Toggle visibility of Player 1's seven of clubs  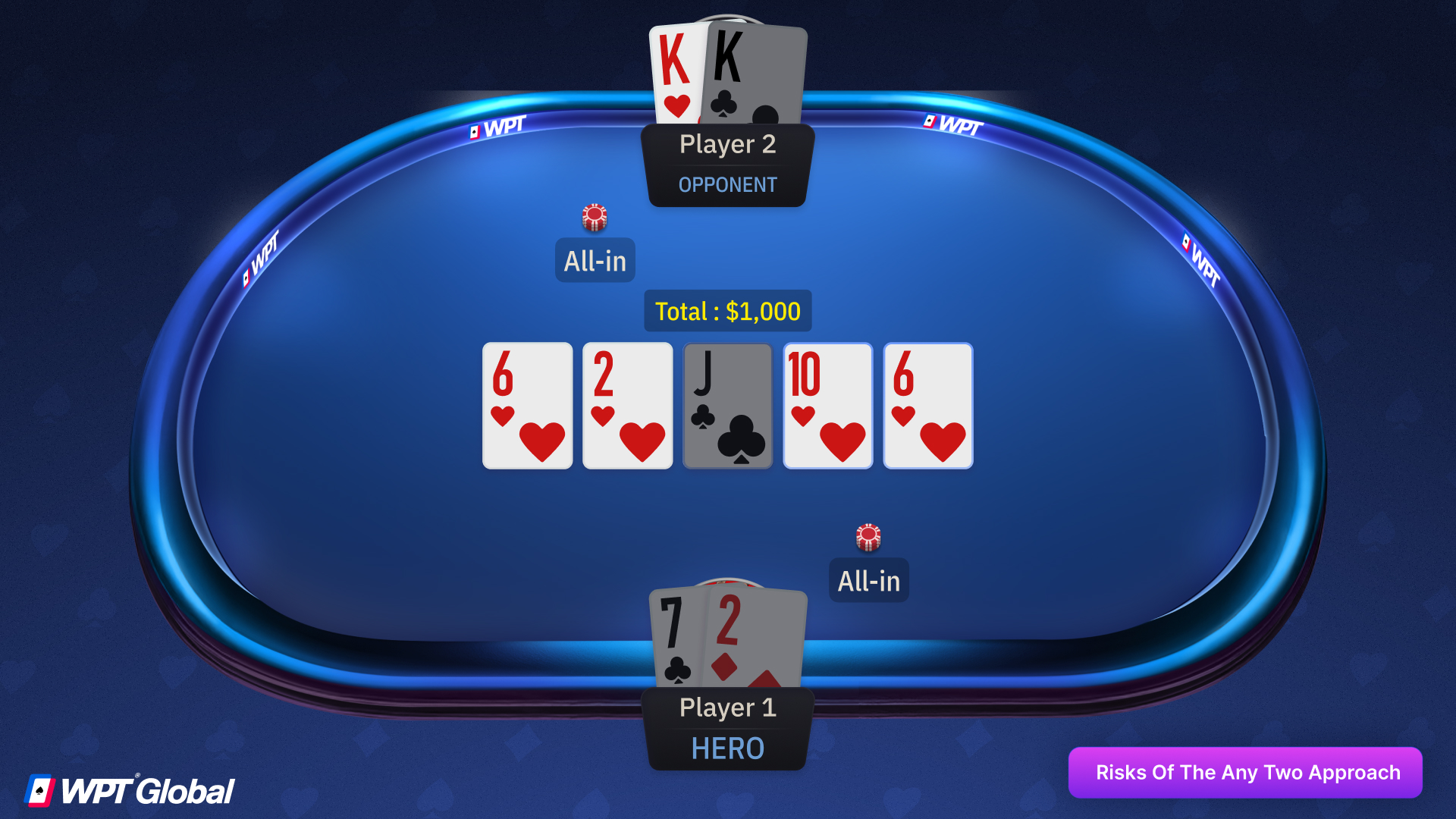(x=677, y=637)
